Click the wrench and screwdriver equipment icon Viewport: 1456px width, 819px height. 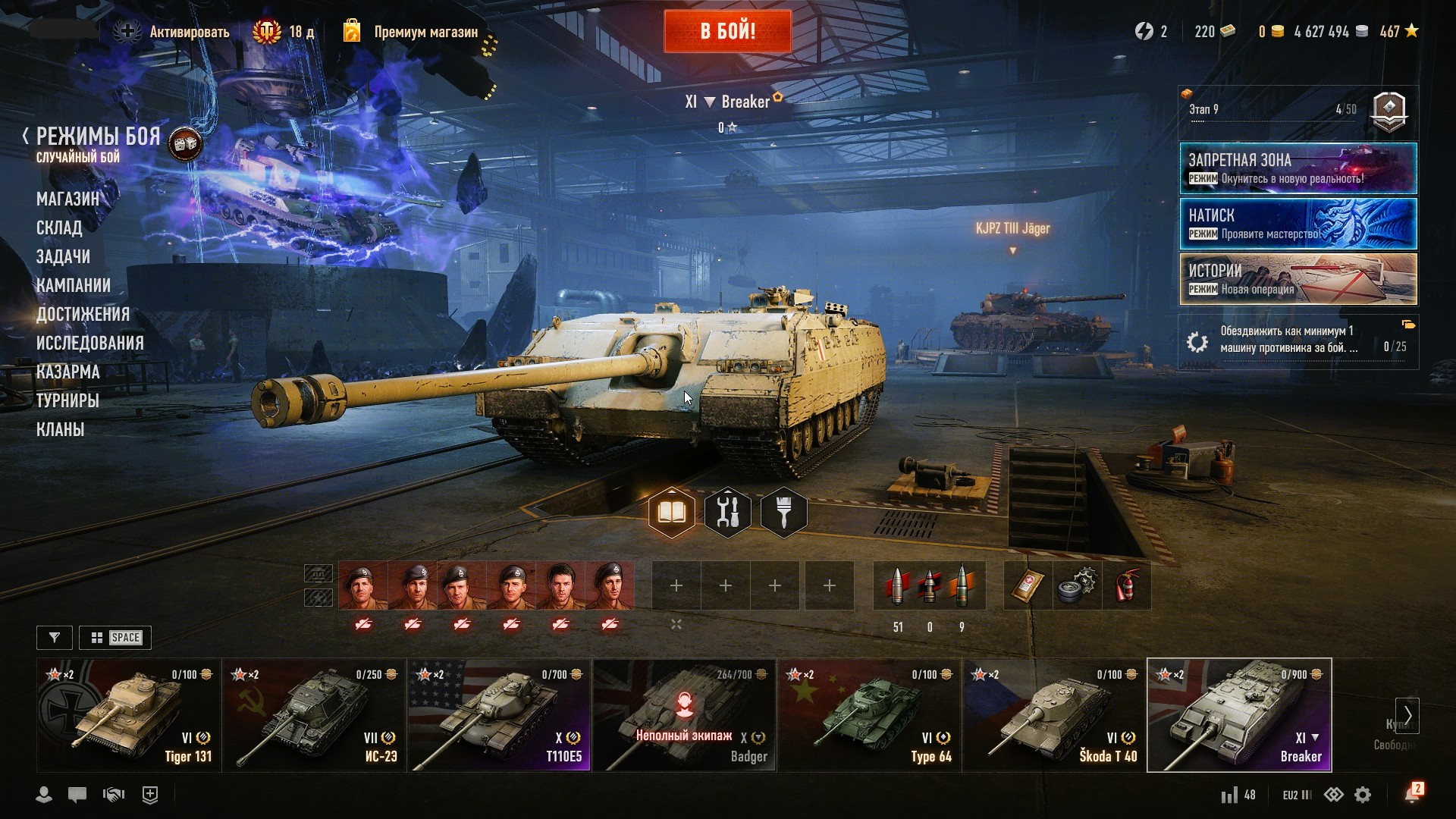pos(727,513)
